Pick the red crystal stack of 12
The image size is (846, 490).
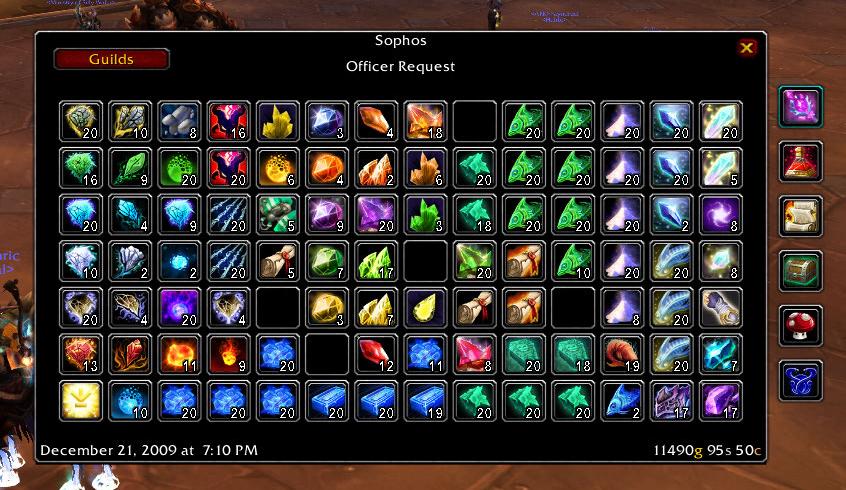[x=375, y=353]
